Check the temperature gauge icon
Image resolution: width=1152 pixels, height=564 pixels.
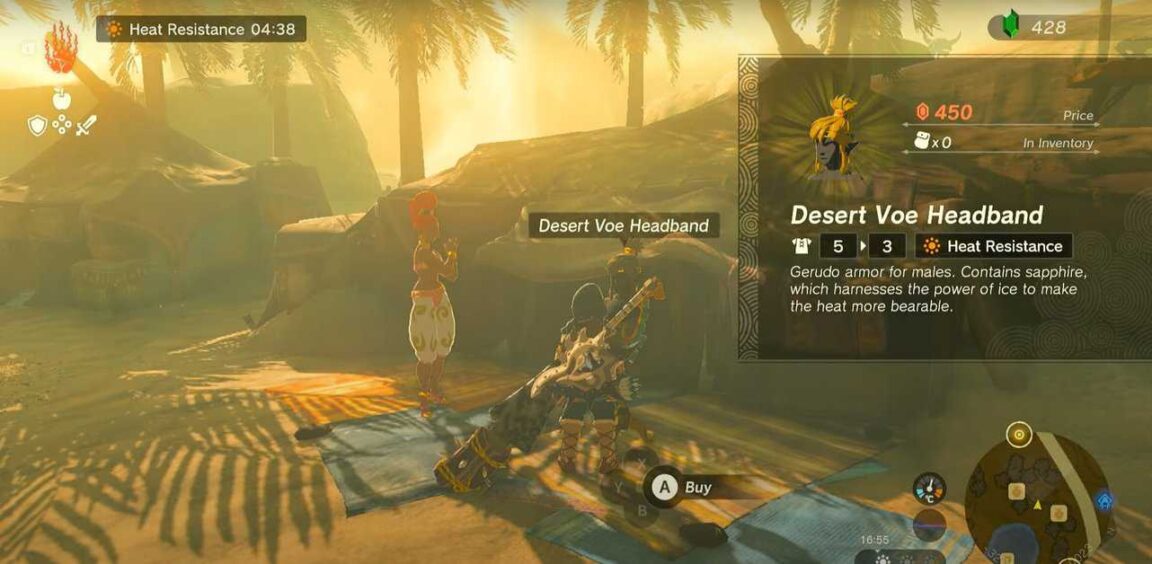coord(929,489)
